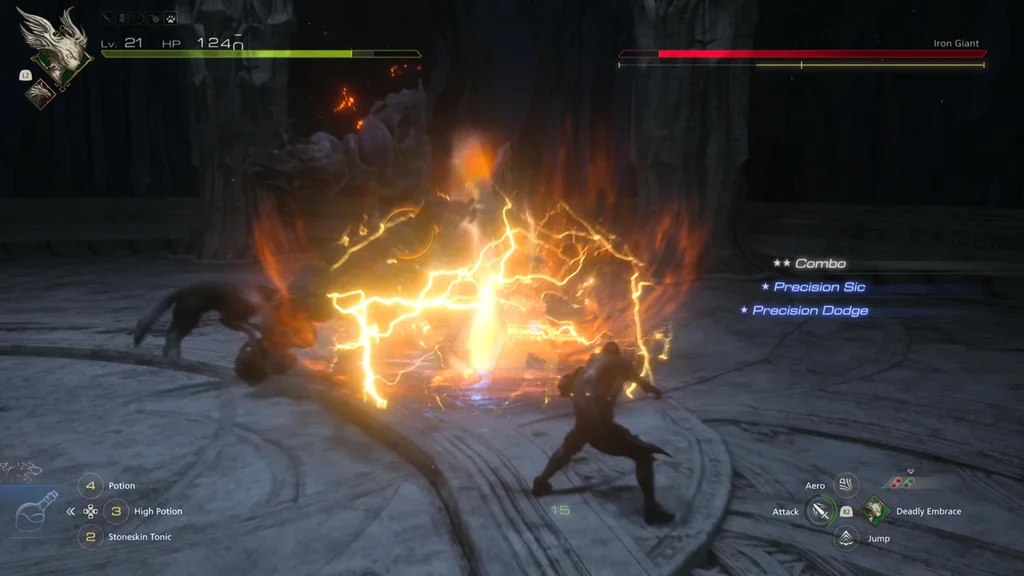
Task: Trigger the Deadly Embrace ability
Action: point(875,511)
